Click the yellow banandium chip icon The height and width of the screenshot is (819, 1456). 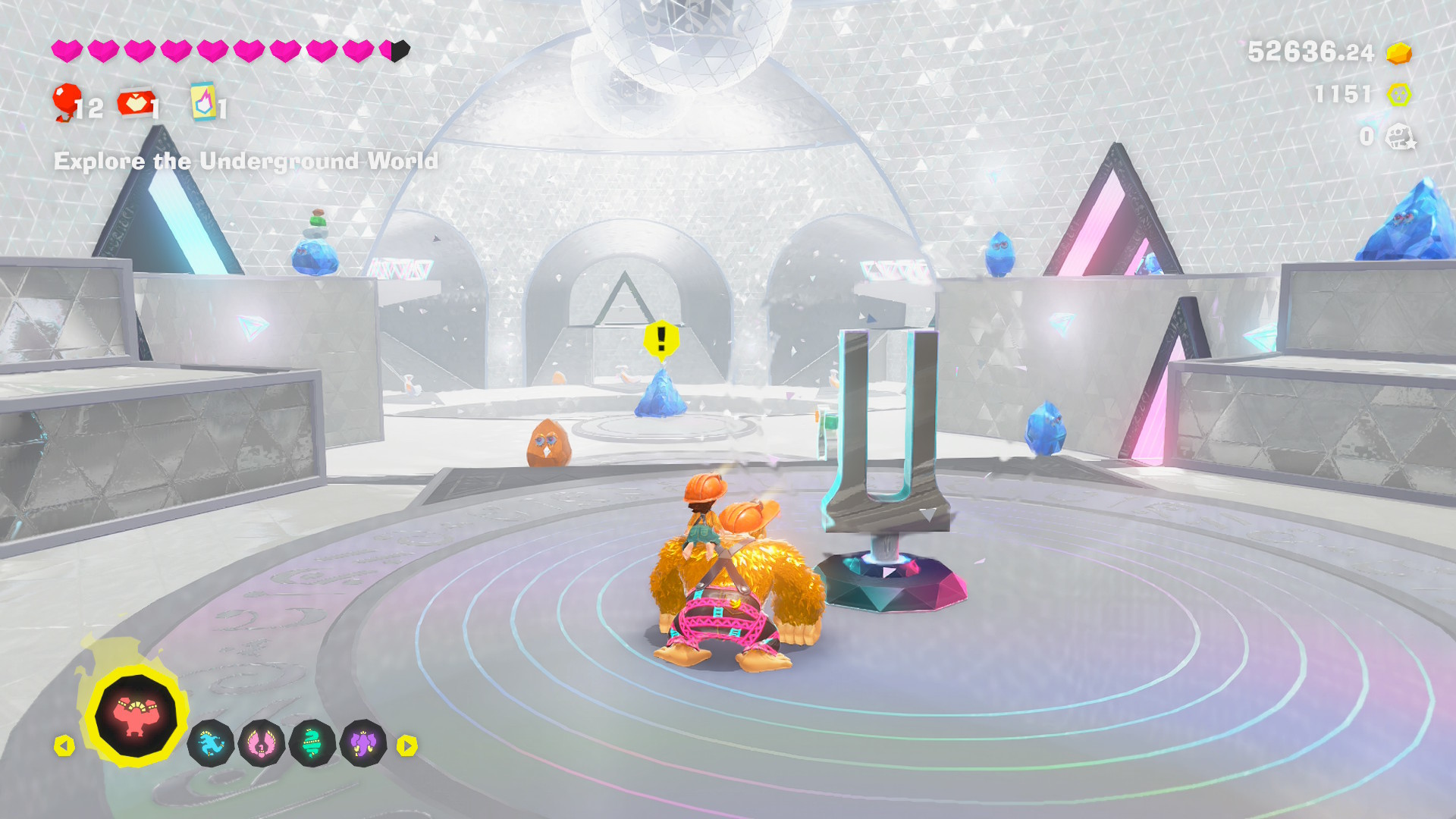click(1399, 95)
